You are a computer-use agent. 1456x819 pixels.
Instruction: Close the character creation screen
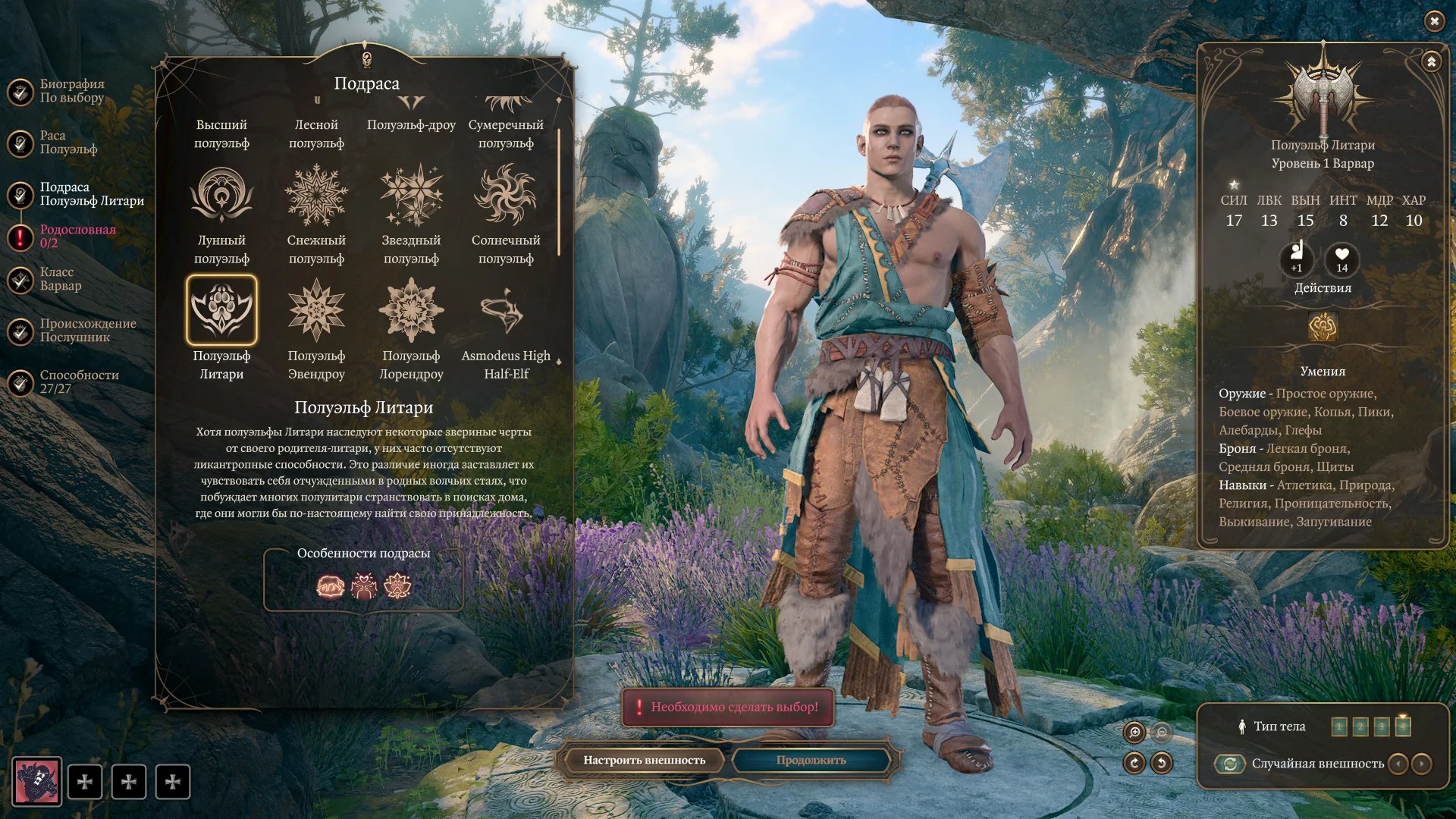(x=1434, y=21)
